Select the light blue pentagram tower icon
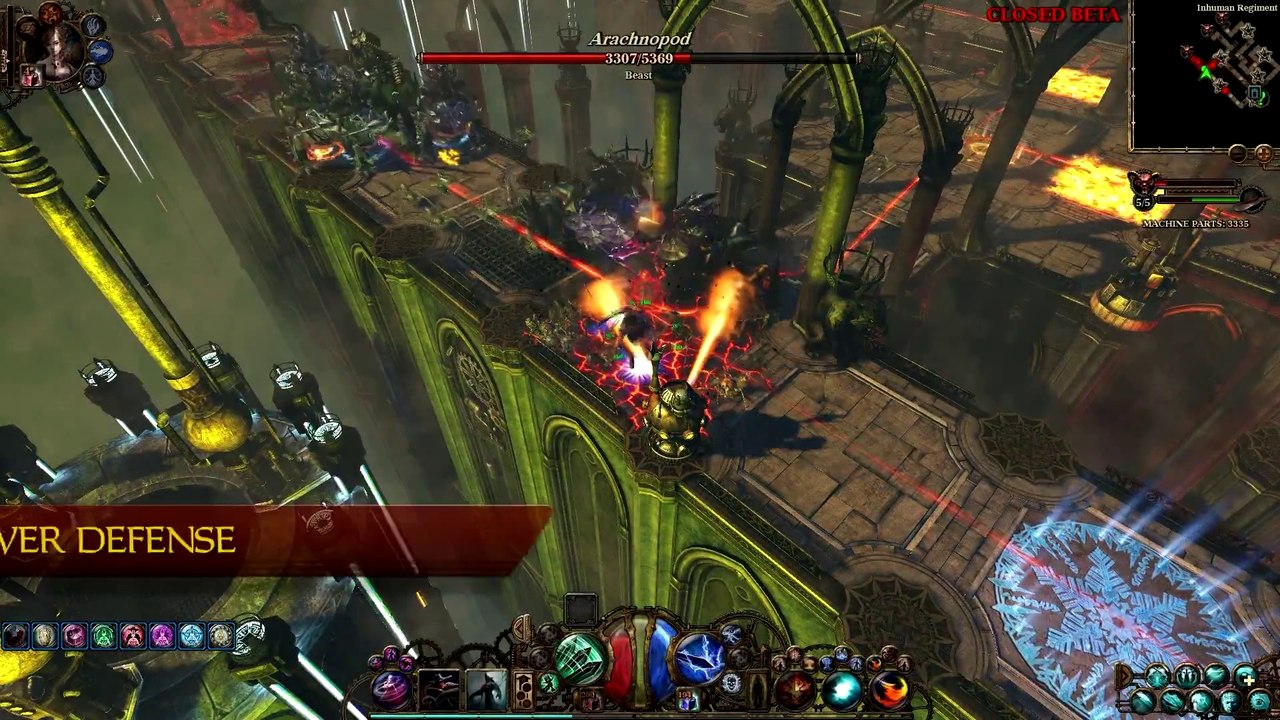Viewport: 1280px width, 720px height. (191, 636)
